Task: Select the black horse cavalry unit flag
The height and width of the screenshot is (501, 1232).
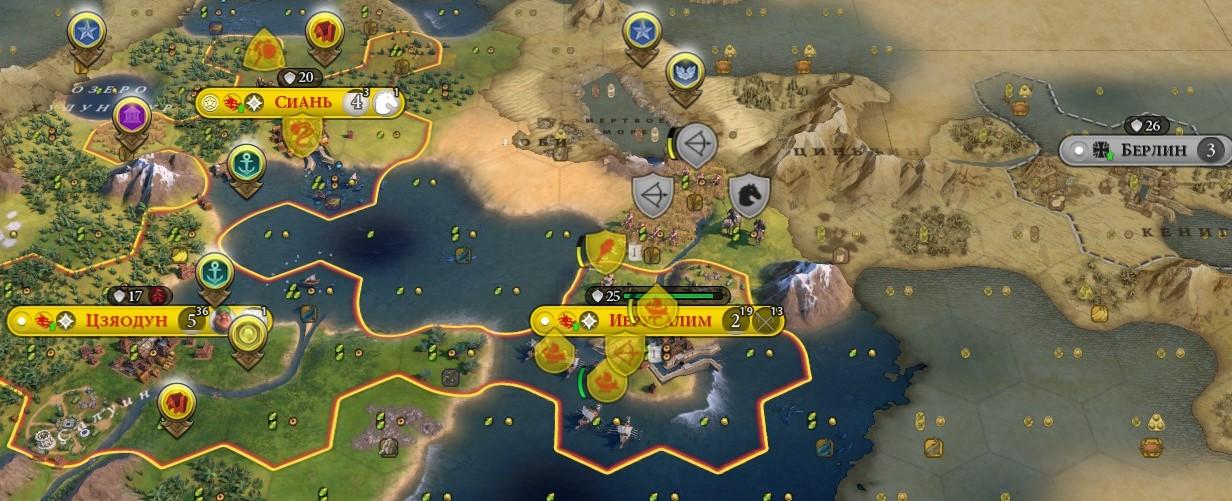Action: (748, 195)
